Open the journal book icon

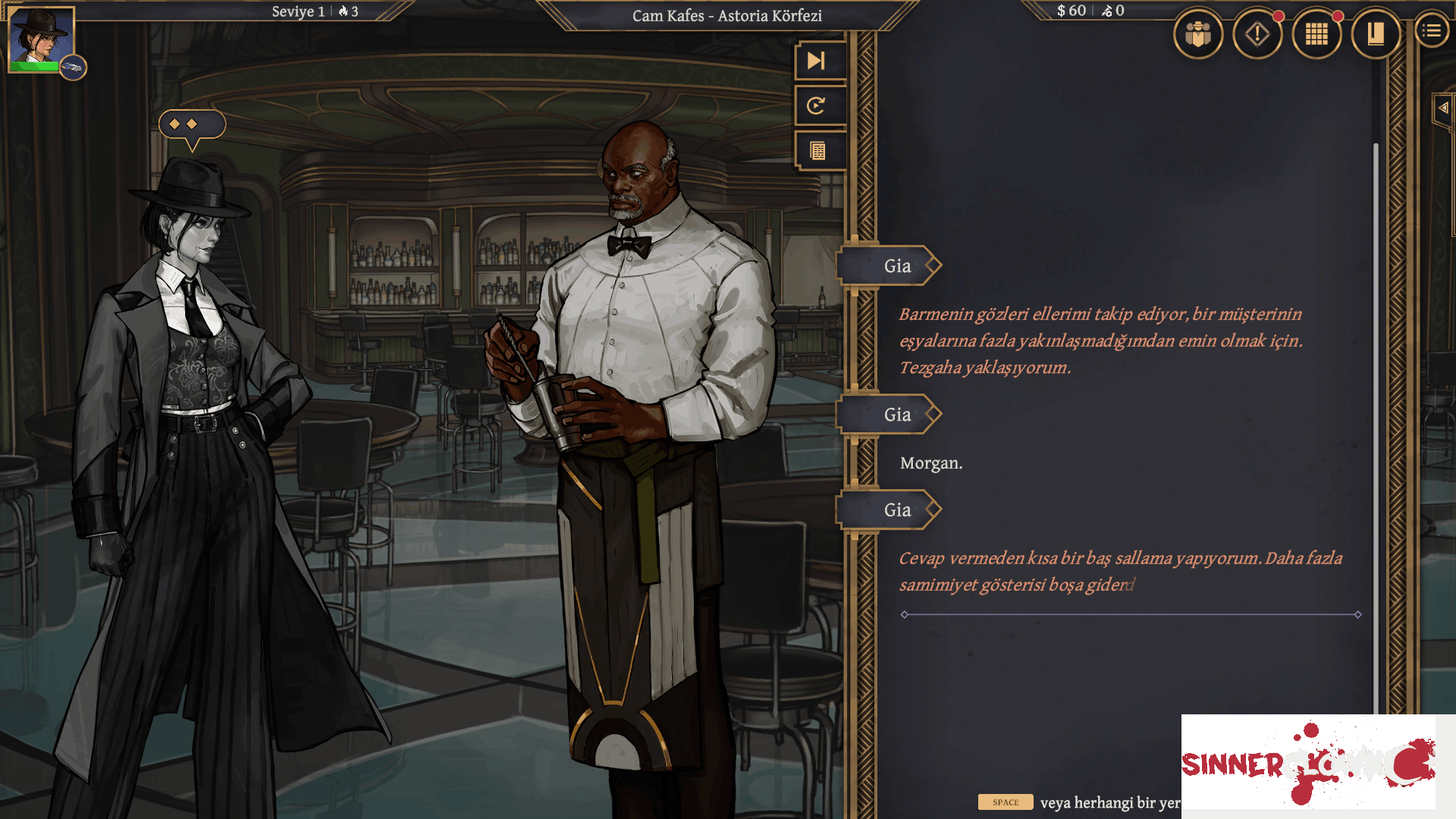click(1376, 34)
